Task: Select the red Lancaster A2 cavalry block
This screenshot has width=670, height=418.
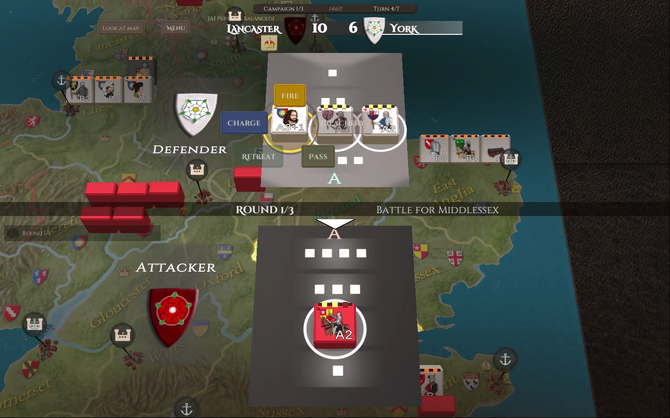Action: pyautogui.click(x=335, y=325)
